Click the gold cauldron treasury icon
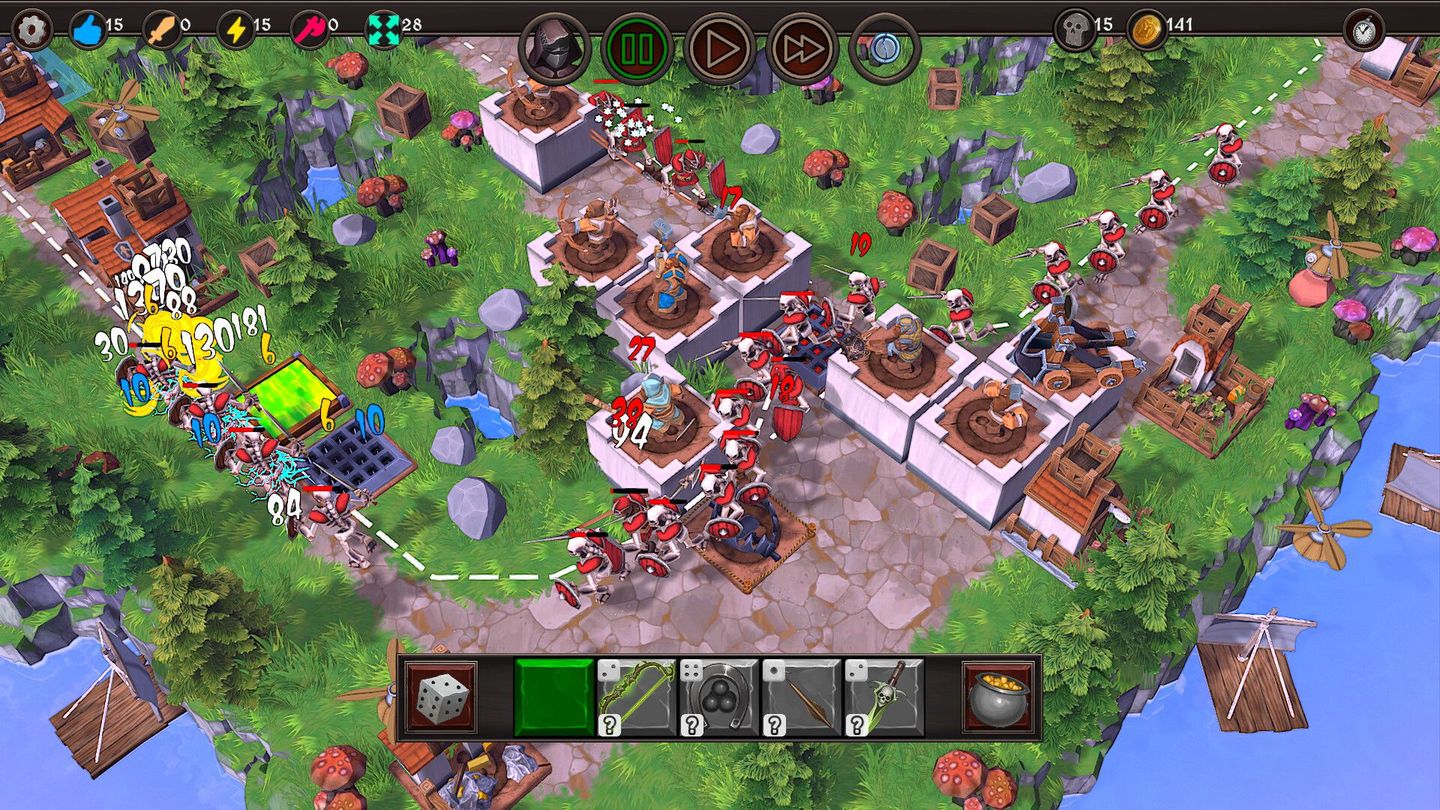This screenshot has width=1440, height=810. click(1000, 699)
